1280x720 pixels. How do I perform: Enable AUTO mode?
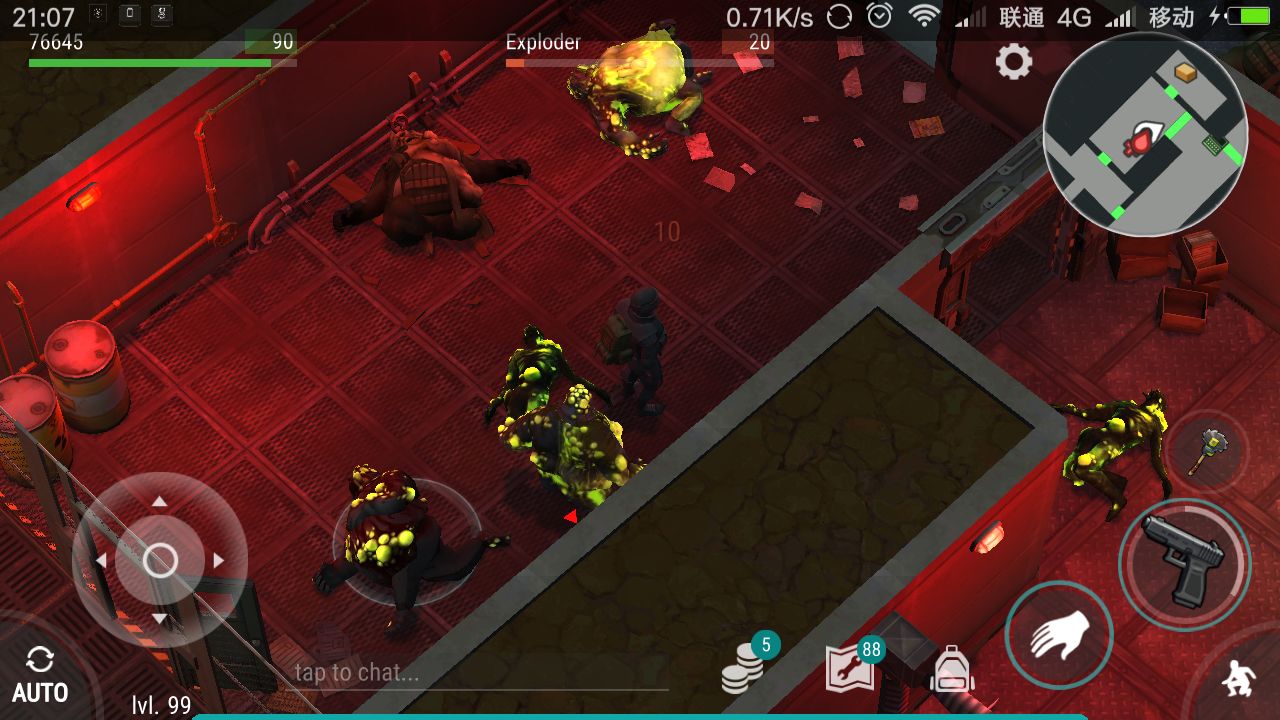pos(40,676)
